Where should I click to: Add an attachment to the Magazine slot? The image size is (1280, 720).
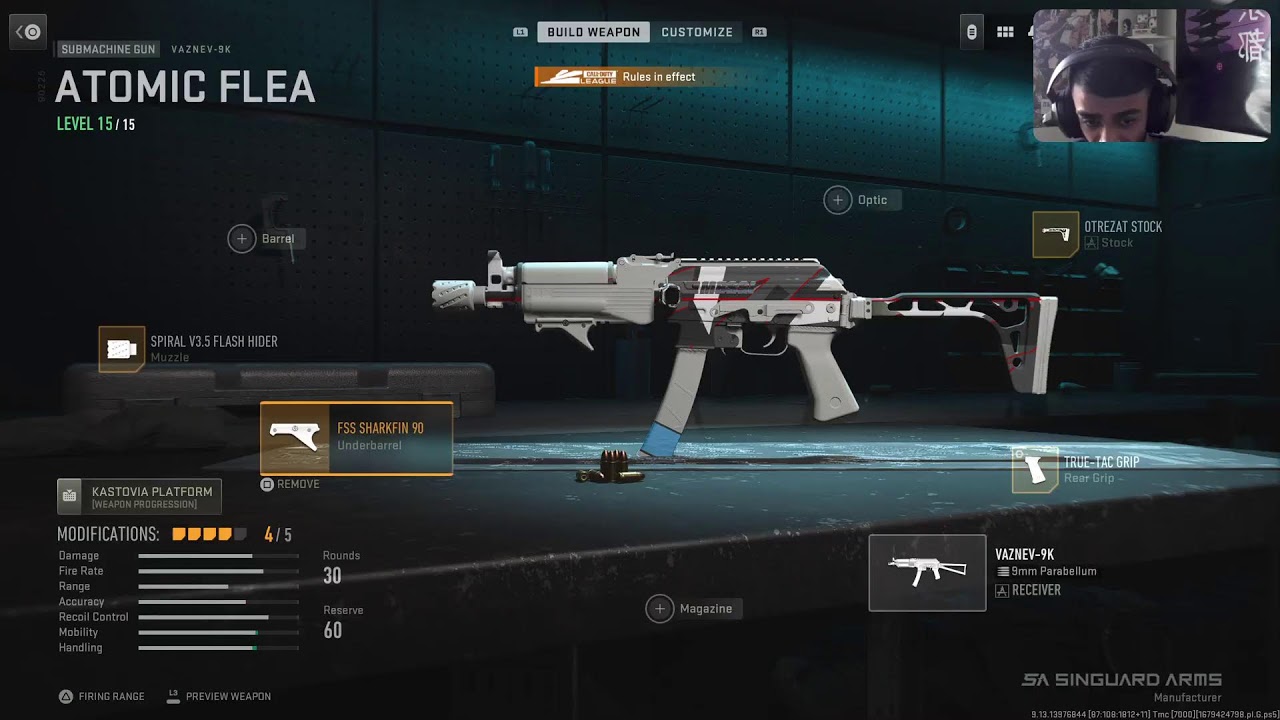tap(660, 609)
